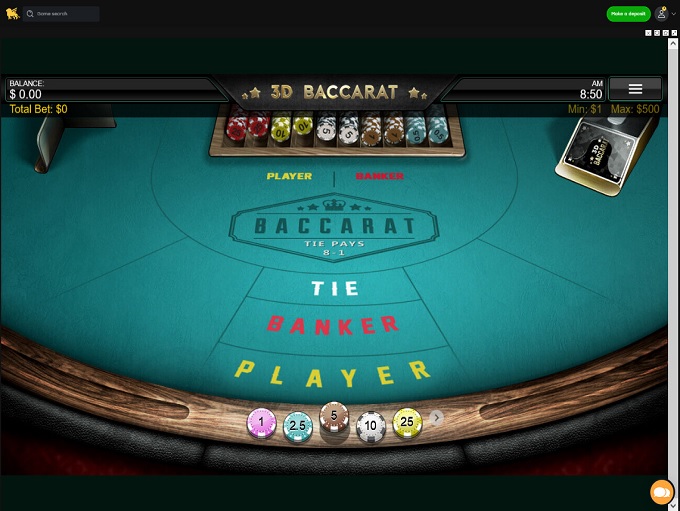
Task: Pick the brown 5 chip
Action: (333, 418)
